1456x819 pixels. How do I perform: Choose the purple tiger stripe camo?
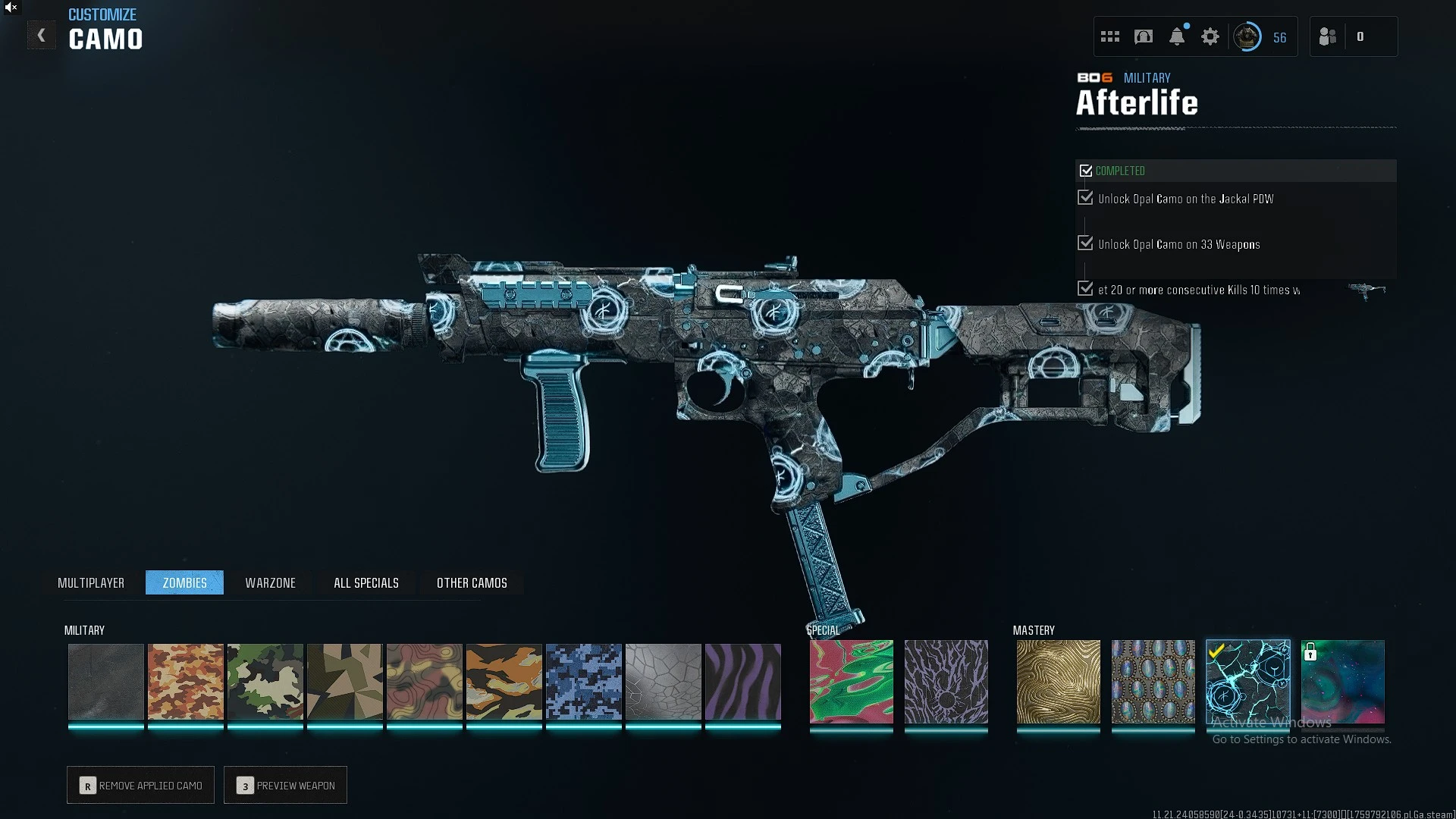coord(743,681)
